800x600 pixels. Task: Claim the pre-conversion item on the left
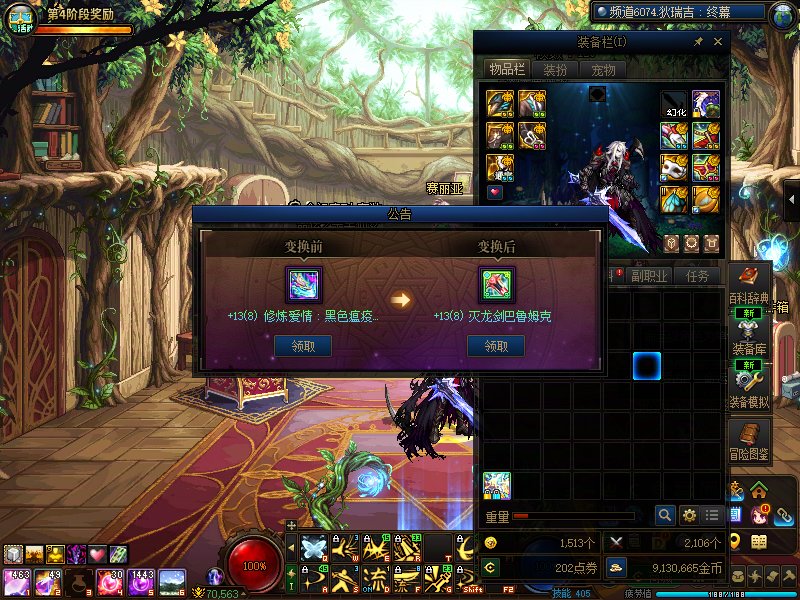point(303,346)
